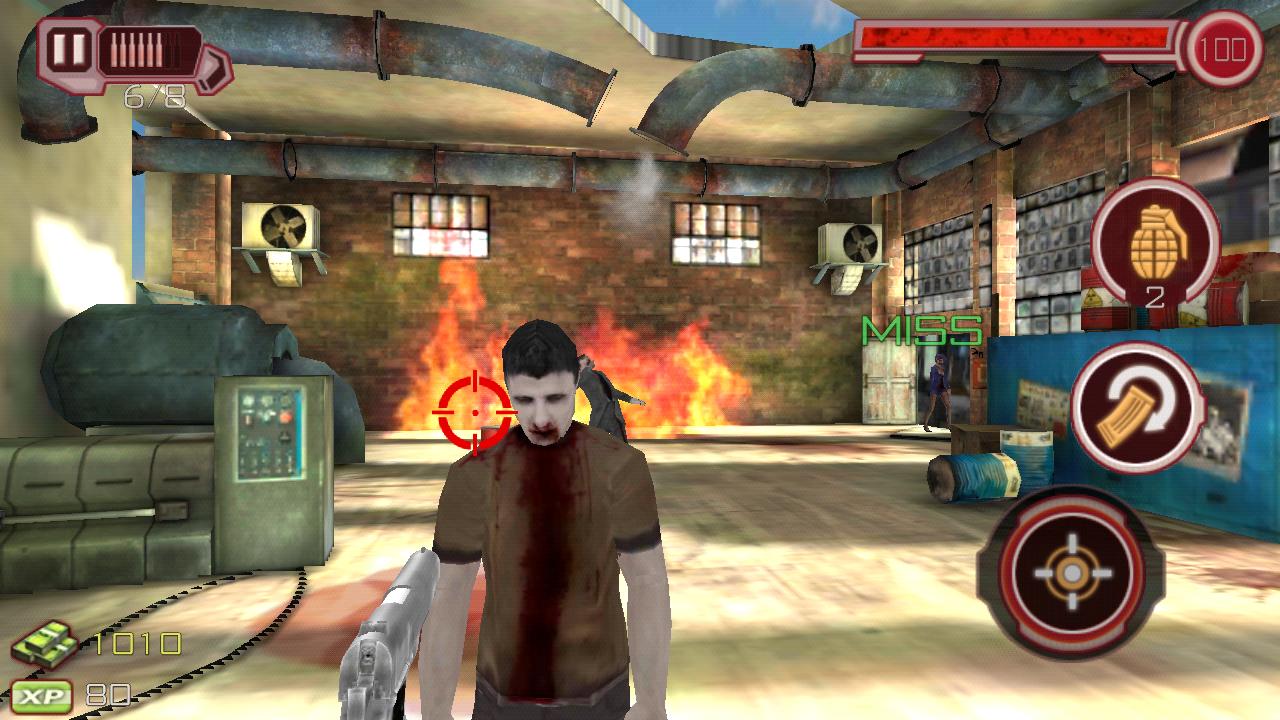Tap the grenade icon to throw a grenade

(1160, 245)
